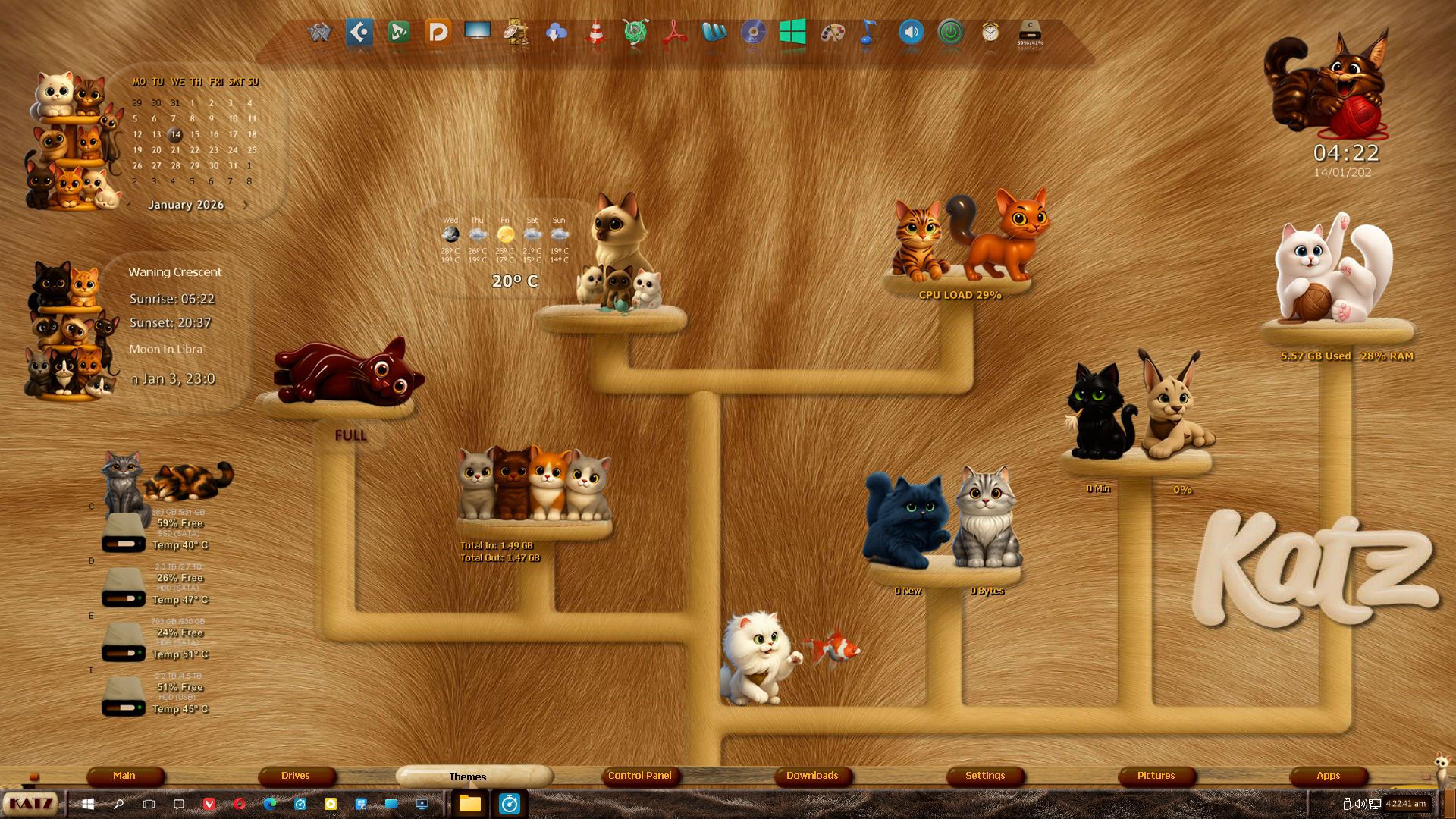The image size is (1456, 819).
Task: Open the alarm clock dock icon
Action: pyautogui.click(x=990, y=33)
